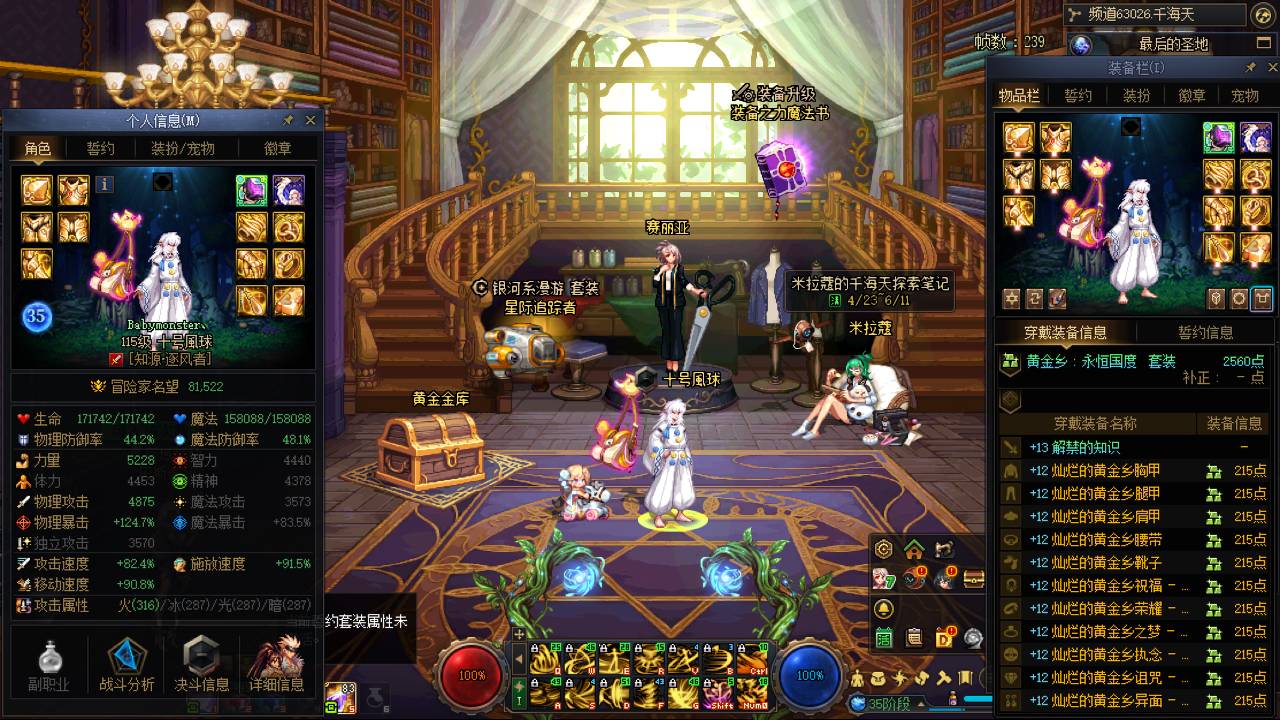Close the 个人信息 character info panel

coord(310,120)
